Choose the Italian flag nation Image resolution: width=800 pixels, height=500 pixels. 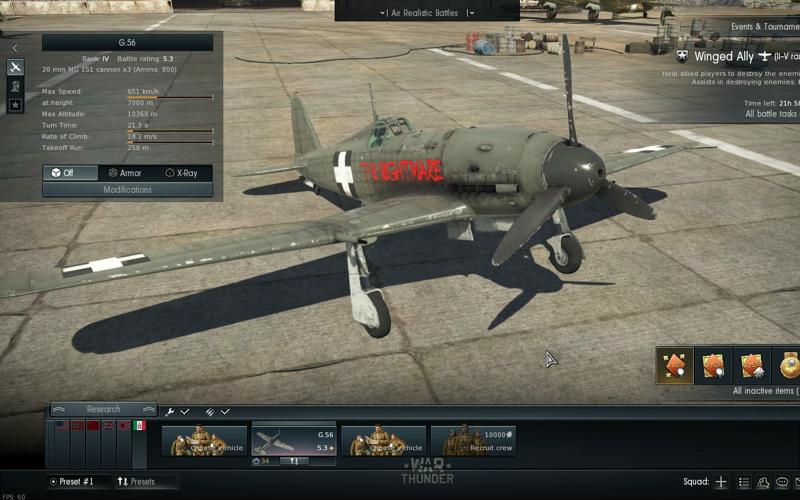tap(140, 426)
